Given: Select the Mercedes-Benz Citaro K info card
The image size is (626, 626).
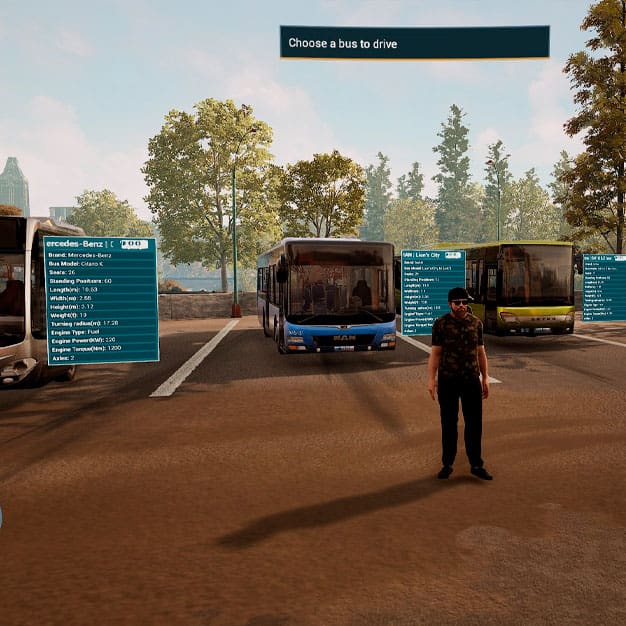Looking at the screenshot, I should tap(101, 300).
